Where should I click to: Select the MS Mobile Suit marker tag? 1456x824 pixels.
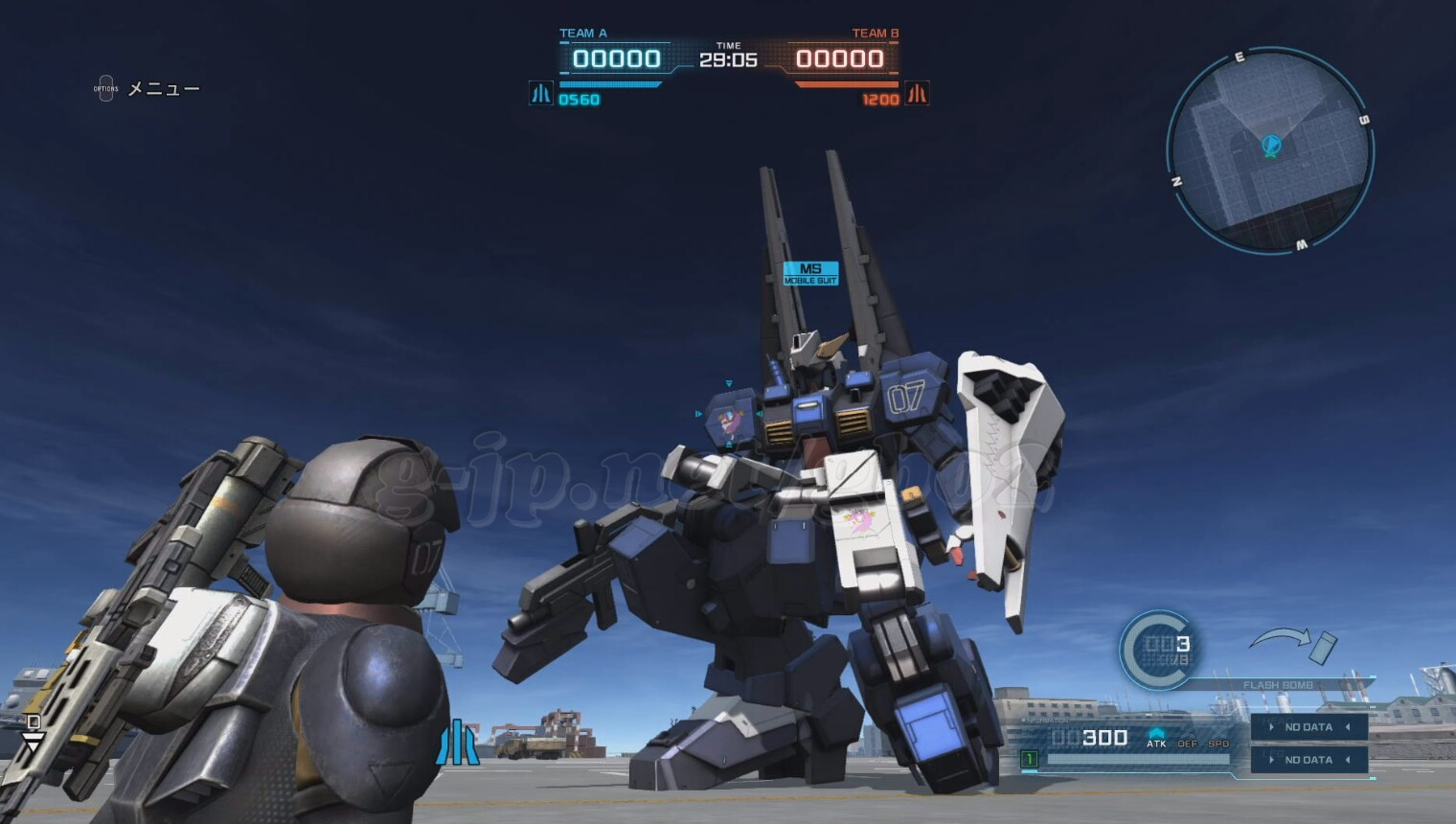(810, 273)
